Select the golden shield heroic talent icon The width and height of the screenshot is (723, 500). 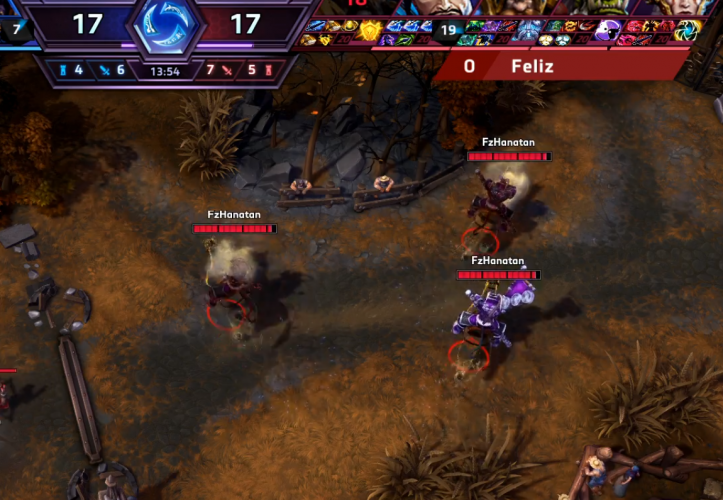coord(370,29)
